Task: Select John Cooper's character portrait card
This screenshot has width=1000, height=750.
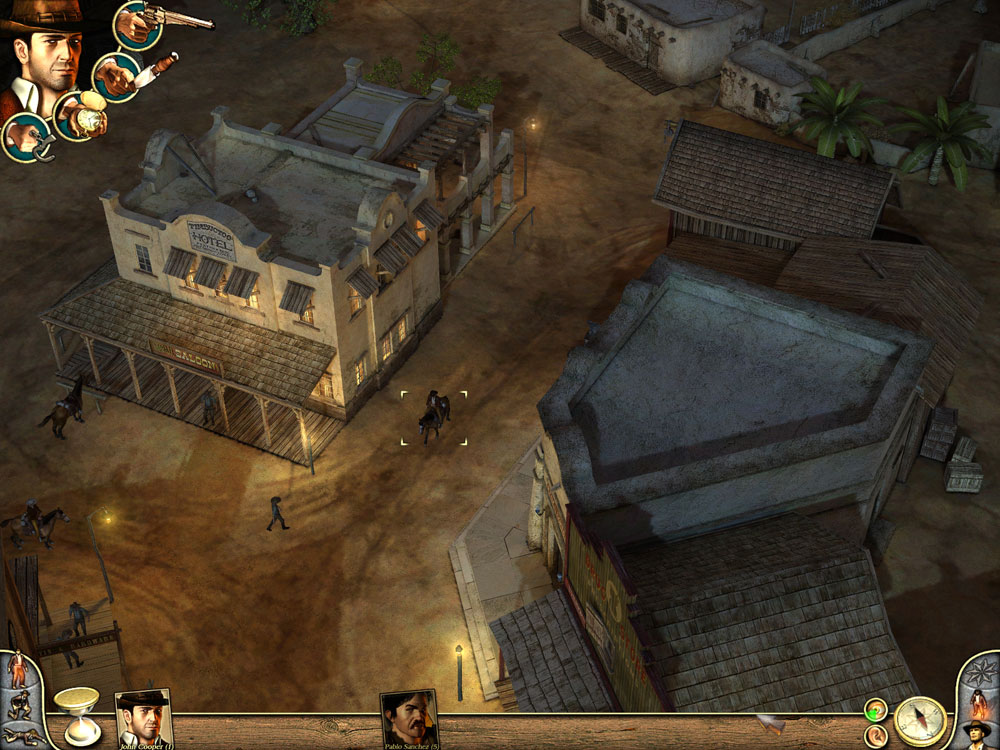Action: pyautogui.click(x=144, y=717)
